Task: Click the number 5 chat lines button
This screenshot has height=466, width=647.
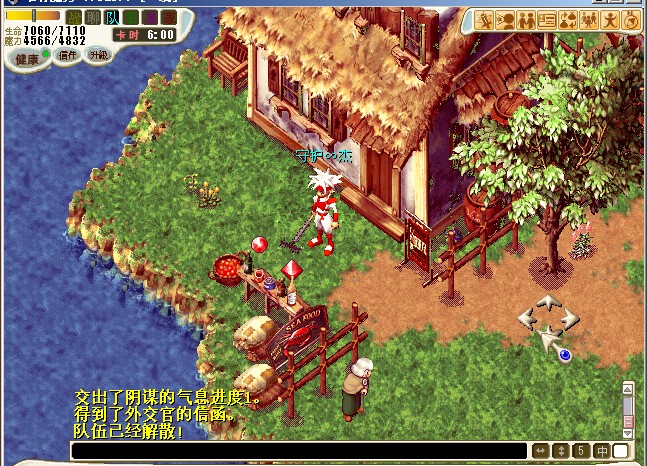Action: [x=581, y=452]
